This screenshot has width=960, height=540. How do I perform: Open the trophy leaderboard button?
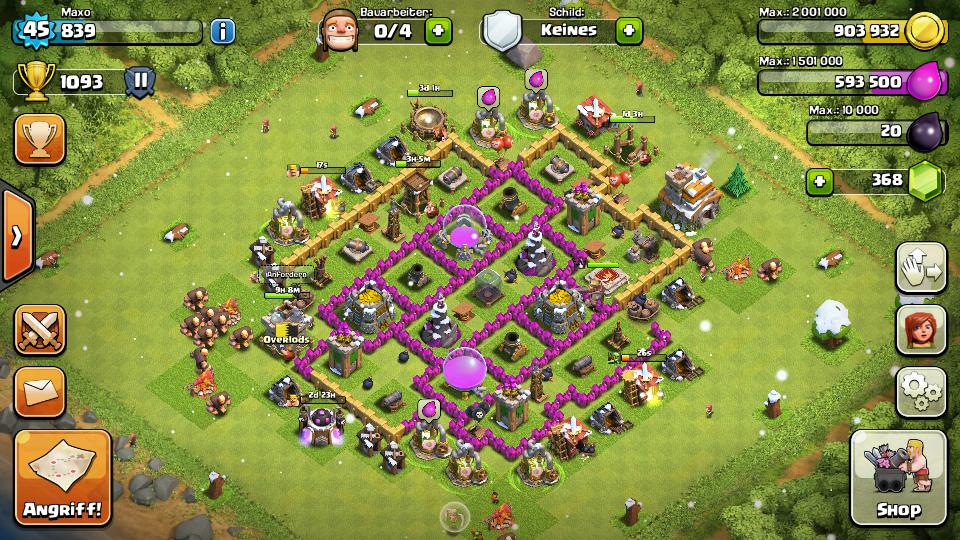(40, 138)
